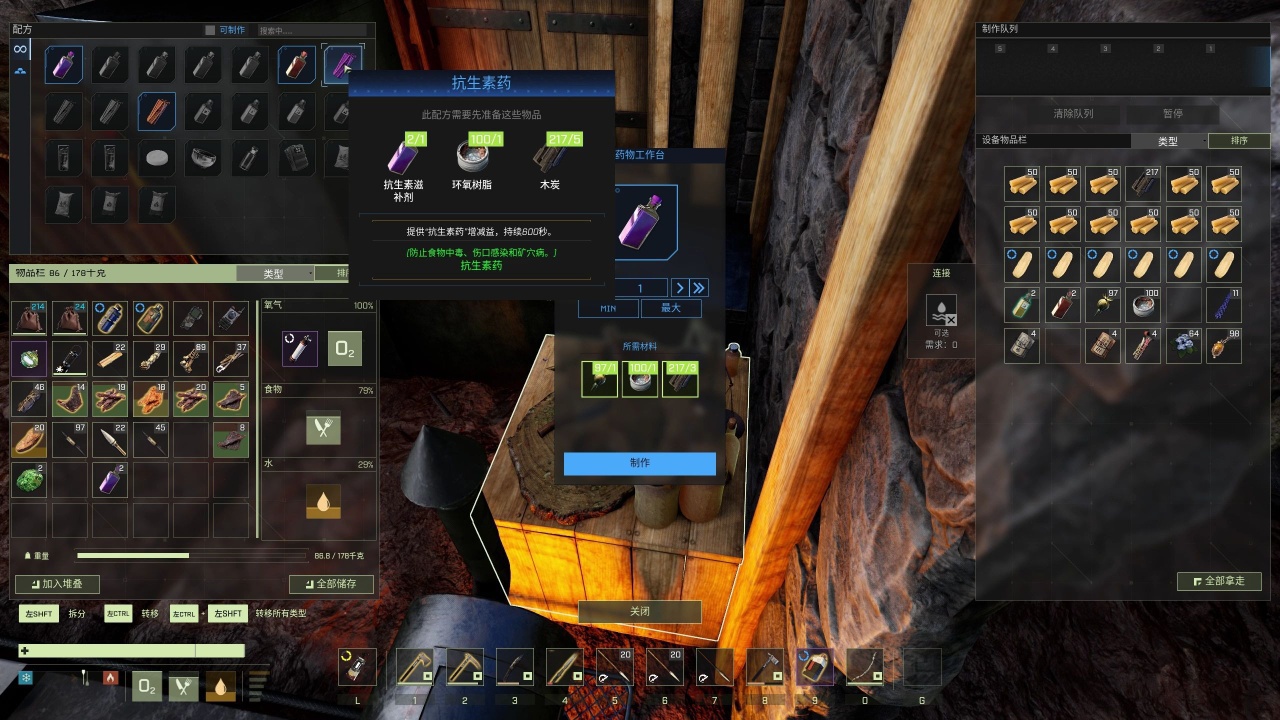Increase craft amount with single arrow
1280x720 pixels.
pos(679,288)
